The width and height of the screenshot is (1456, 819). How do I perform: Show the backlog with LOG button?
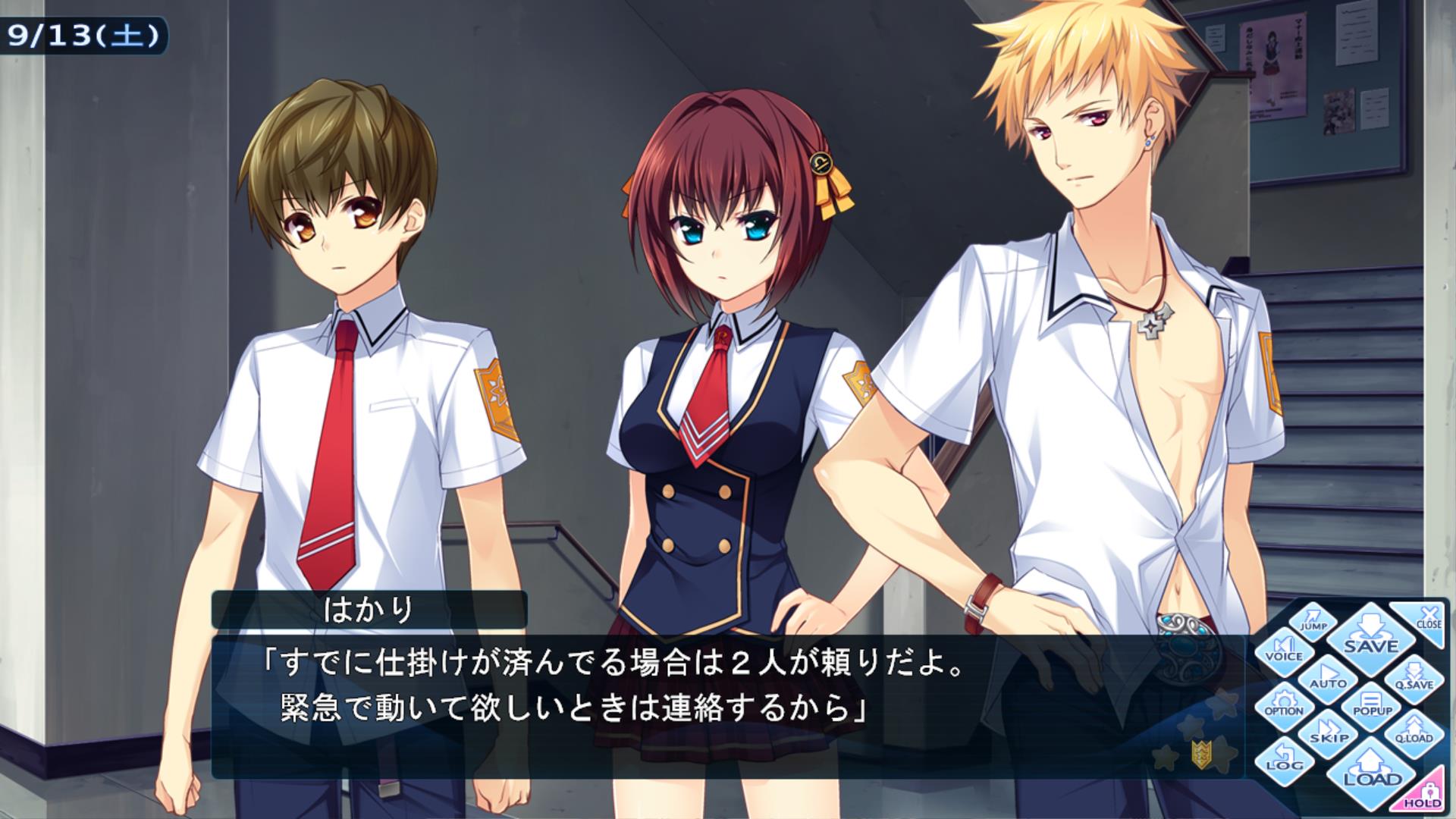(1284, 761)
